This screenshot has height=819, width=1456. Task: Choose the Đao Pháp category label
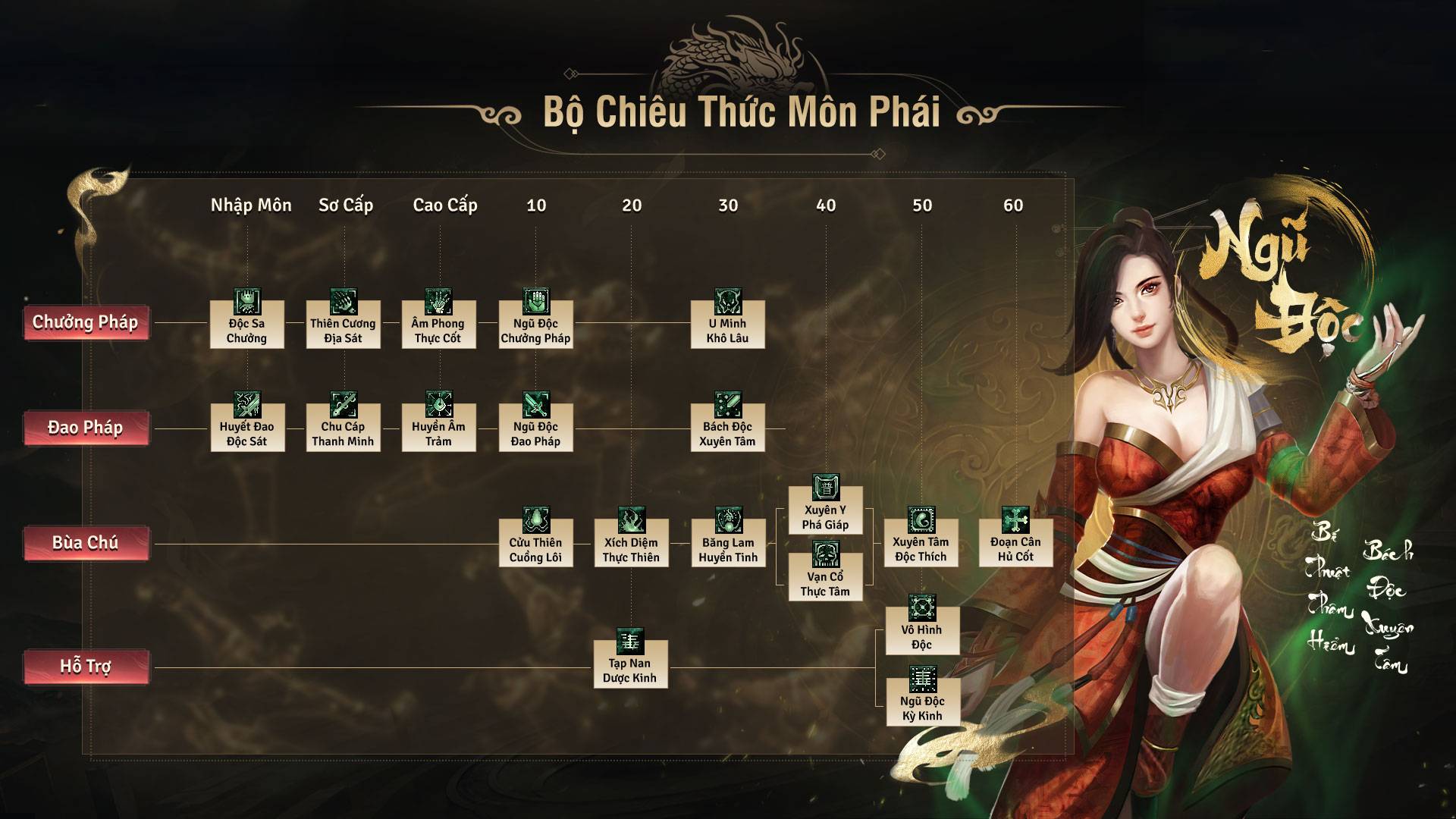[x=86, y=428]
